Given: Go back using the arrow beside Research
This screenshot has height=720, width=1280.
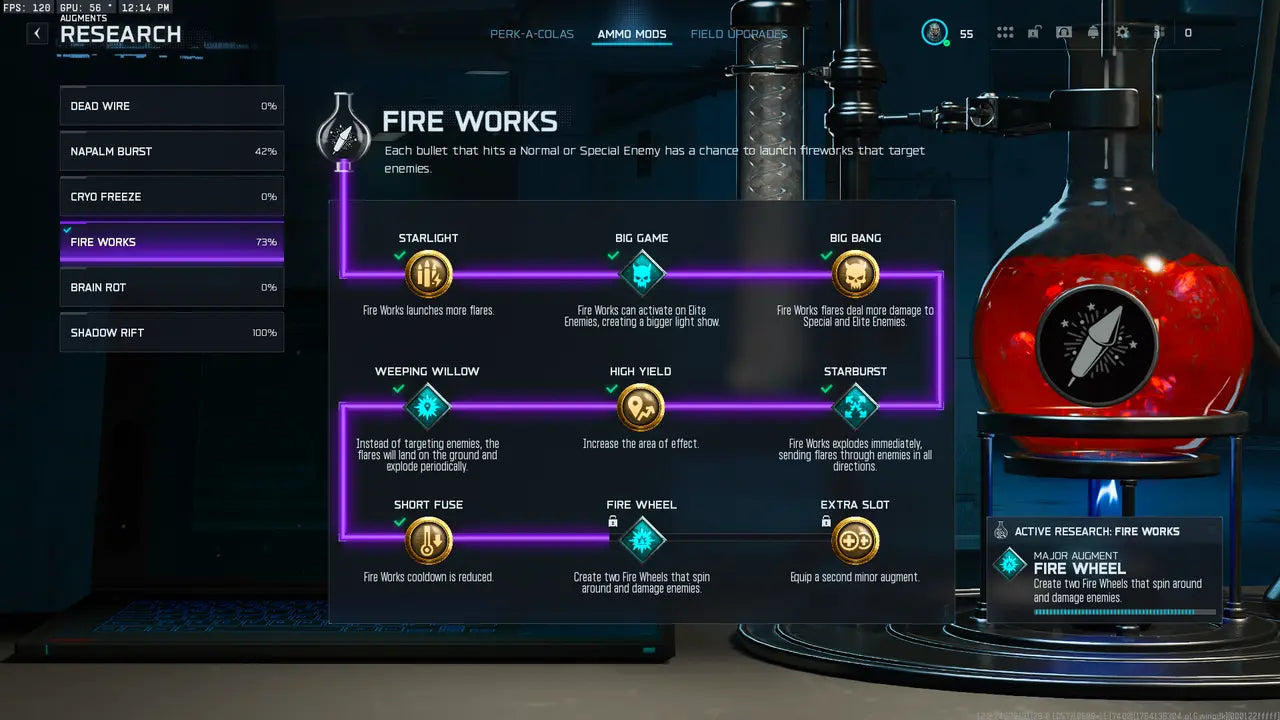Looking at the screenshot, I should point(37,33).
